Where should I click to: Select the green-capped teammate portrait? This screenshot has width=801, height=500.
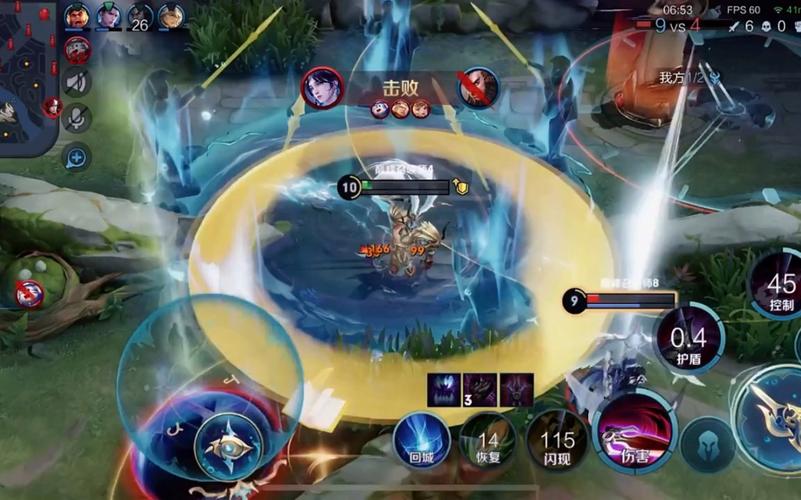[x=108, y=16]
